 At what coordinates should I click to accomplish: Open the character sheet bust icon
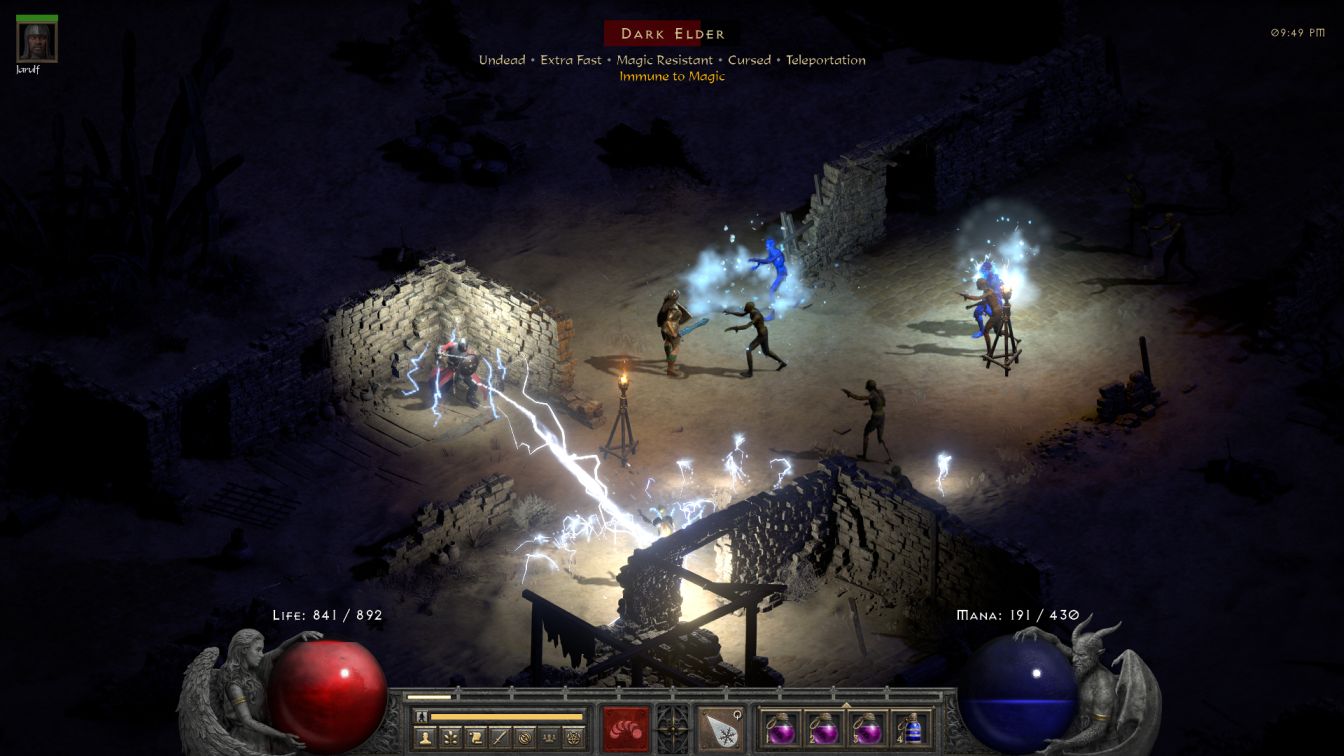coord(425,738)
